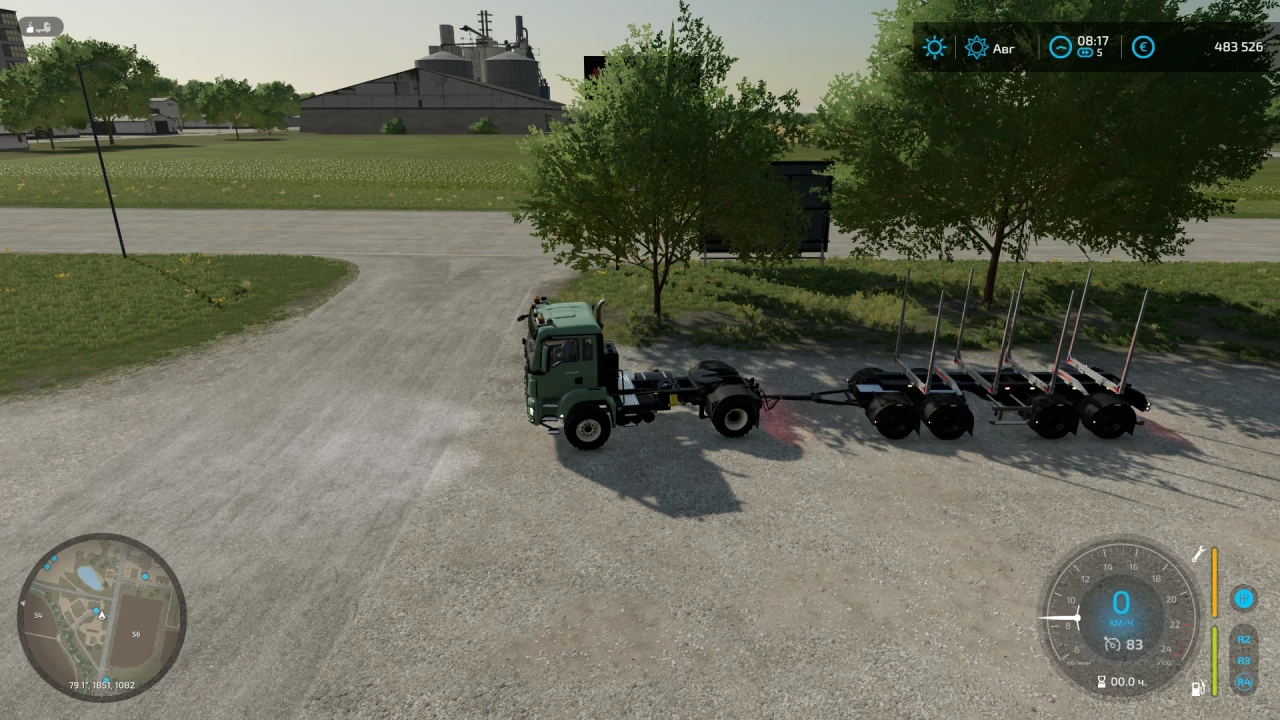This screenshot has height=720, width=1280.
Task: Click the current weather sun icon
Action: pyautogui.click(x=934, y=47)
